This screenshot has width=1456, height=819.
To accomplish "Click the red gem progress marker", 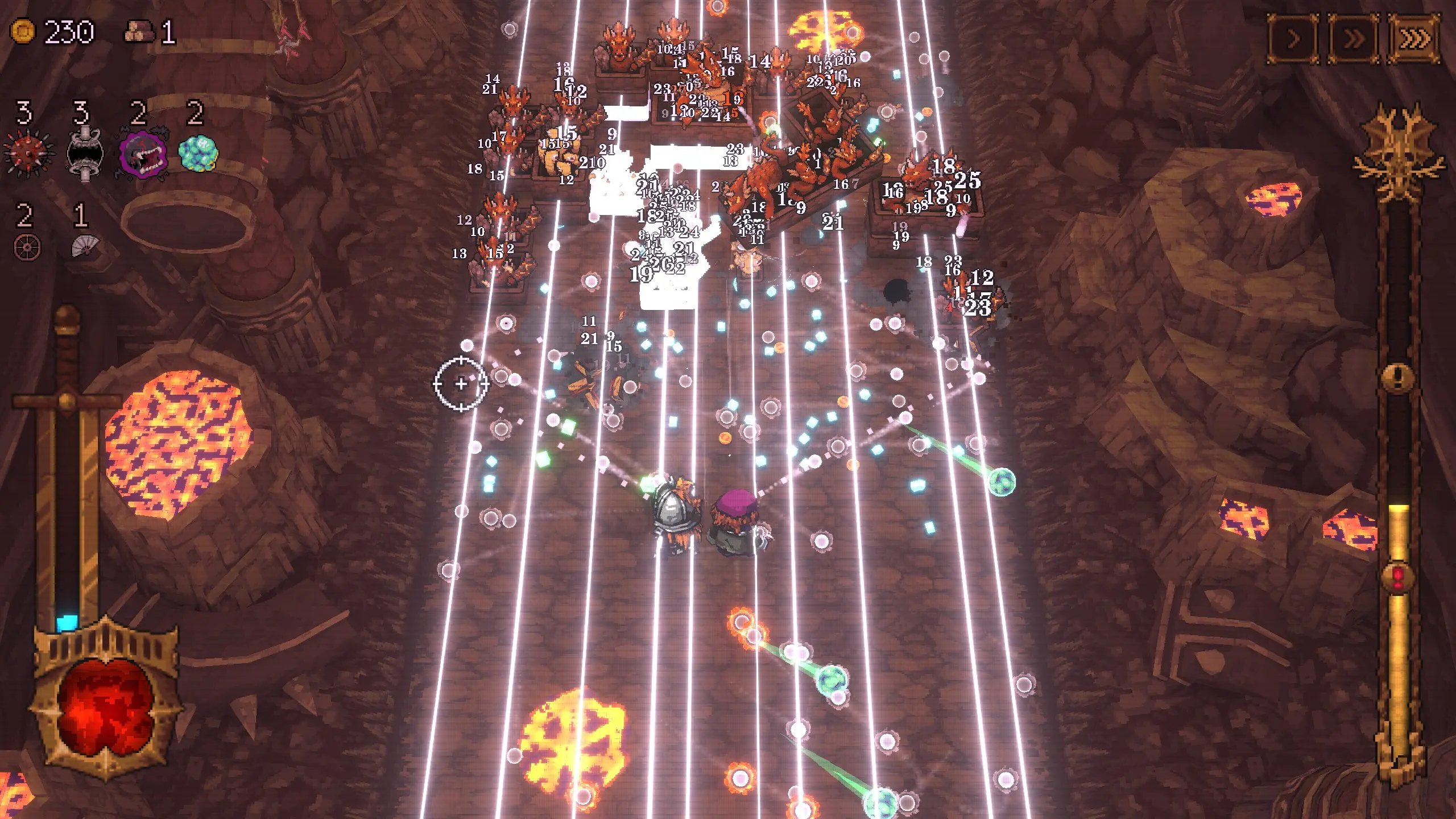I will click(1399, 578).
